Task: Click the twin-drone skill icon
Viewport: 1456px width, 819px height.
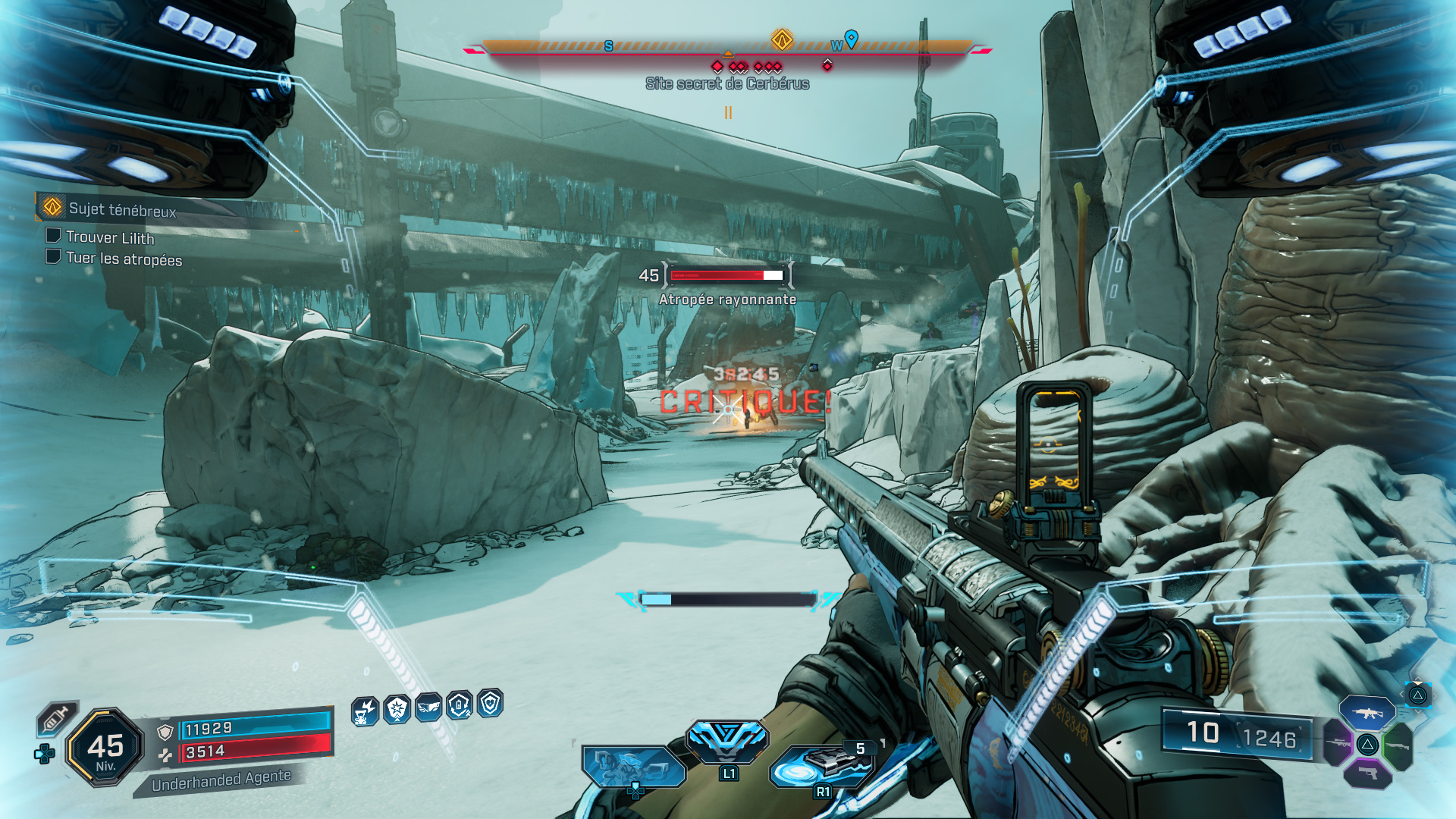Action: (x=632, y=766)
